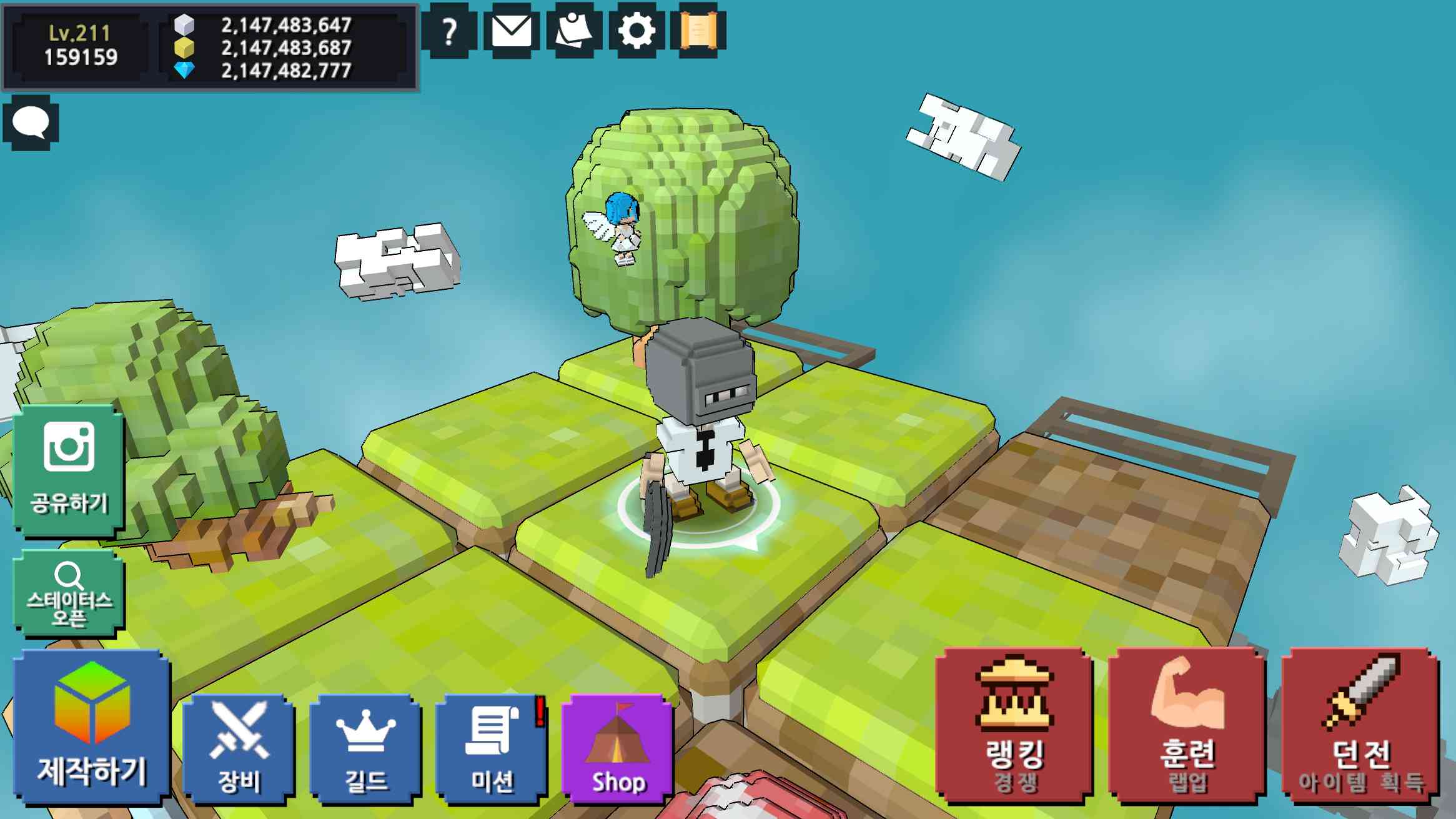Open the orange scroll icon
The width and height of the screenshot is (1456, 819).
[698, 31]
